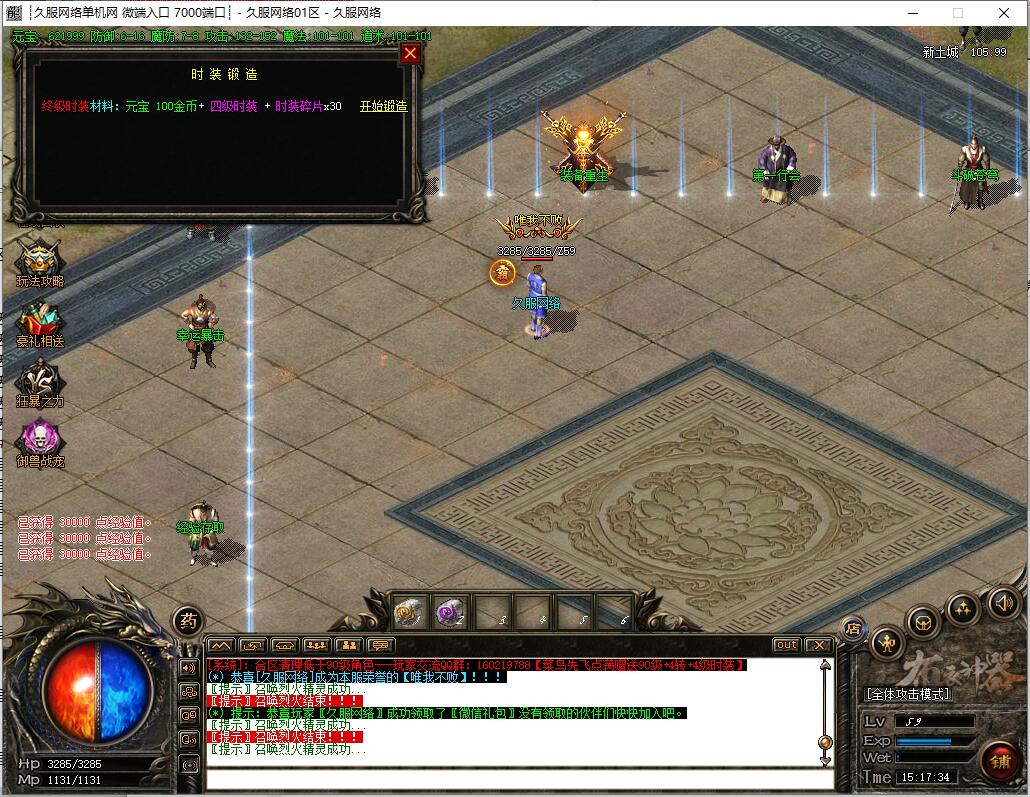Viewport: 1030px width, 797px height.
Task: Open the three-star skills icon button
Action: (x=963, y=608)
